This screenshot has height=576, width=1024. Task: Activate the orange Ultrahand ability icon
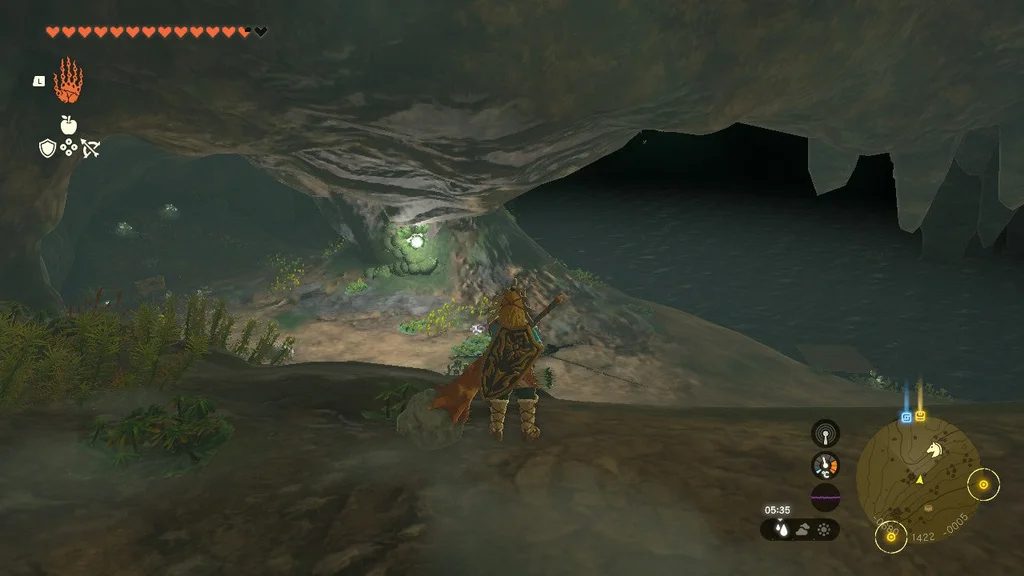click(x=68, y=82)
